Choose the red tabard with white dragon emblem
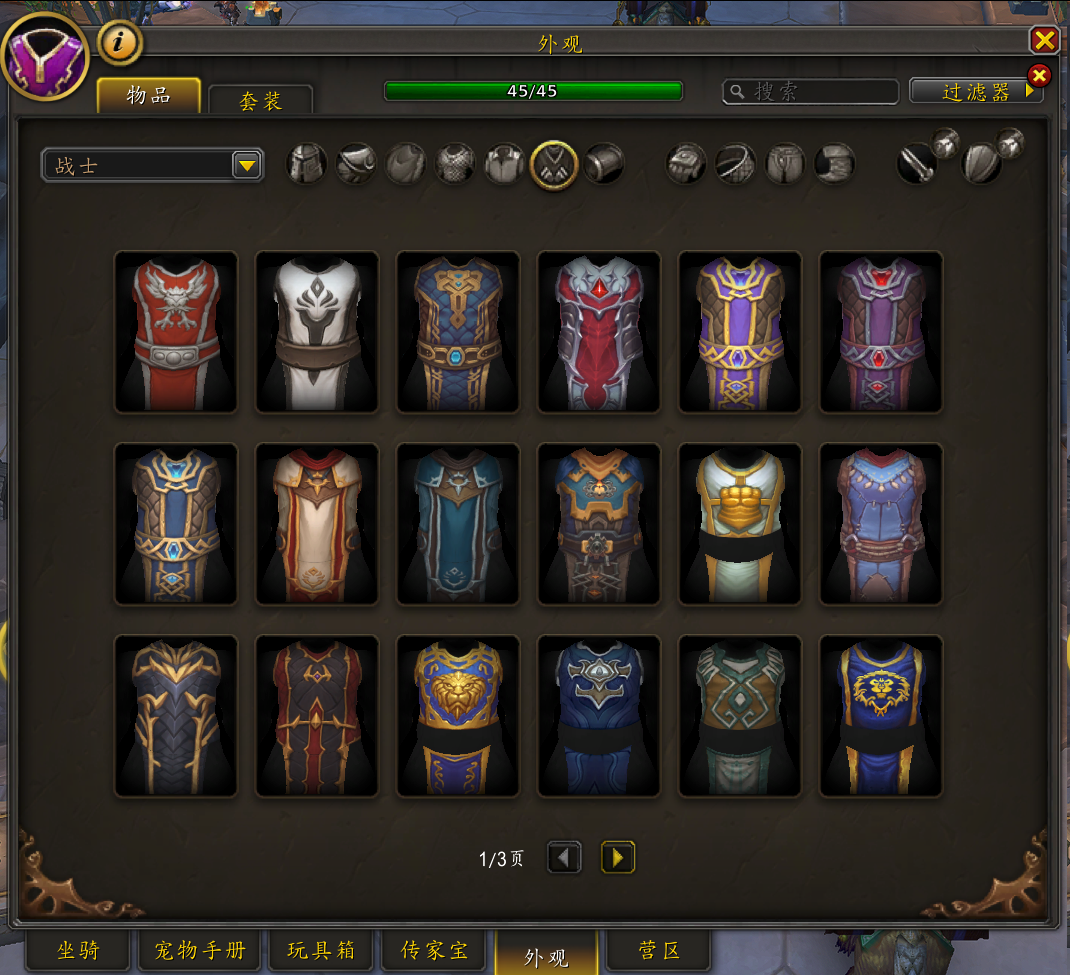The image size is (1070, 975). pos(176,331)
